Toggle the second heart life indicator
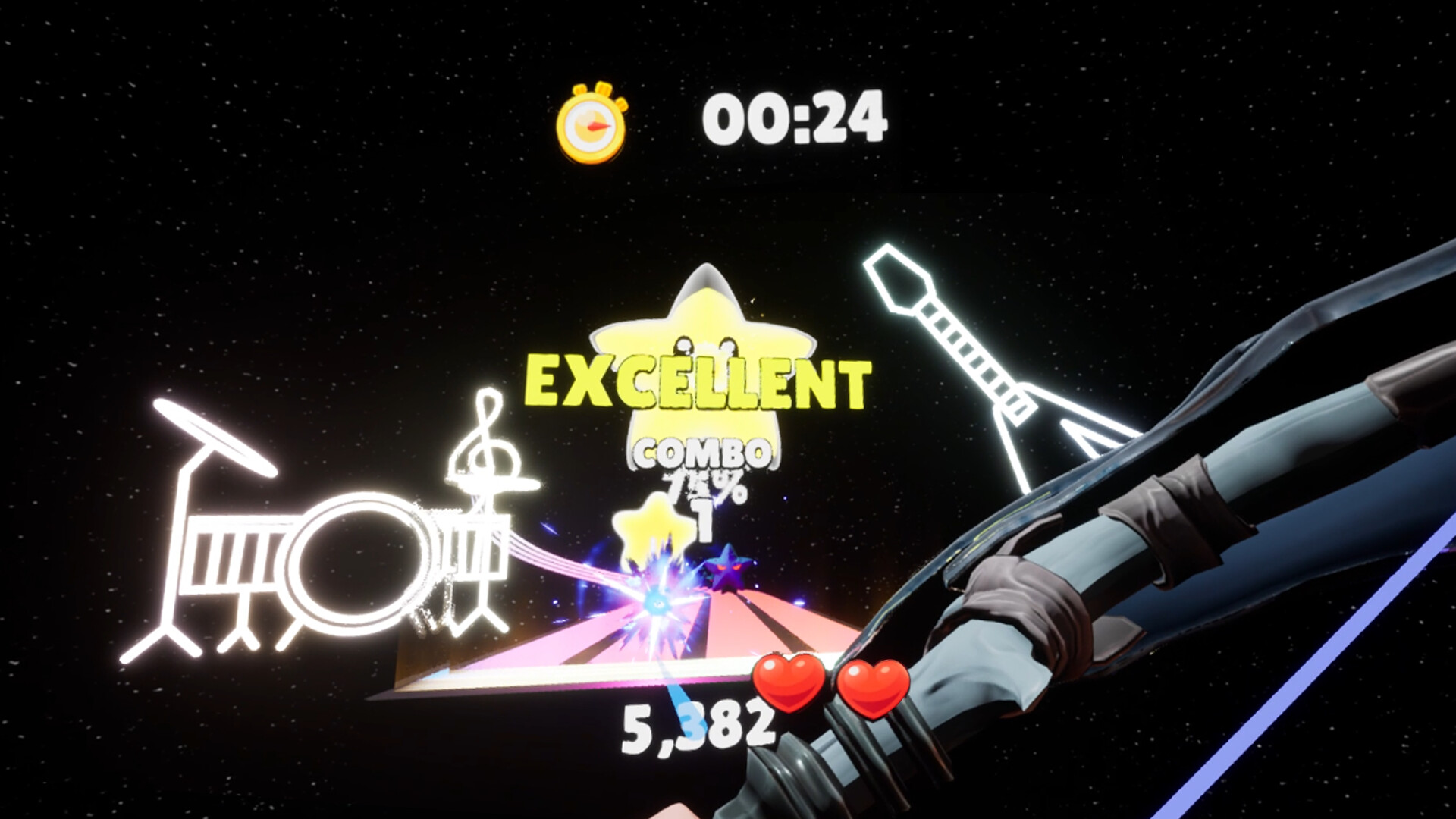 [874, 690]
